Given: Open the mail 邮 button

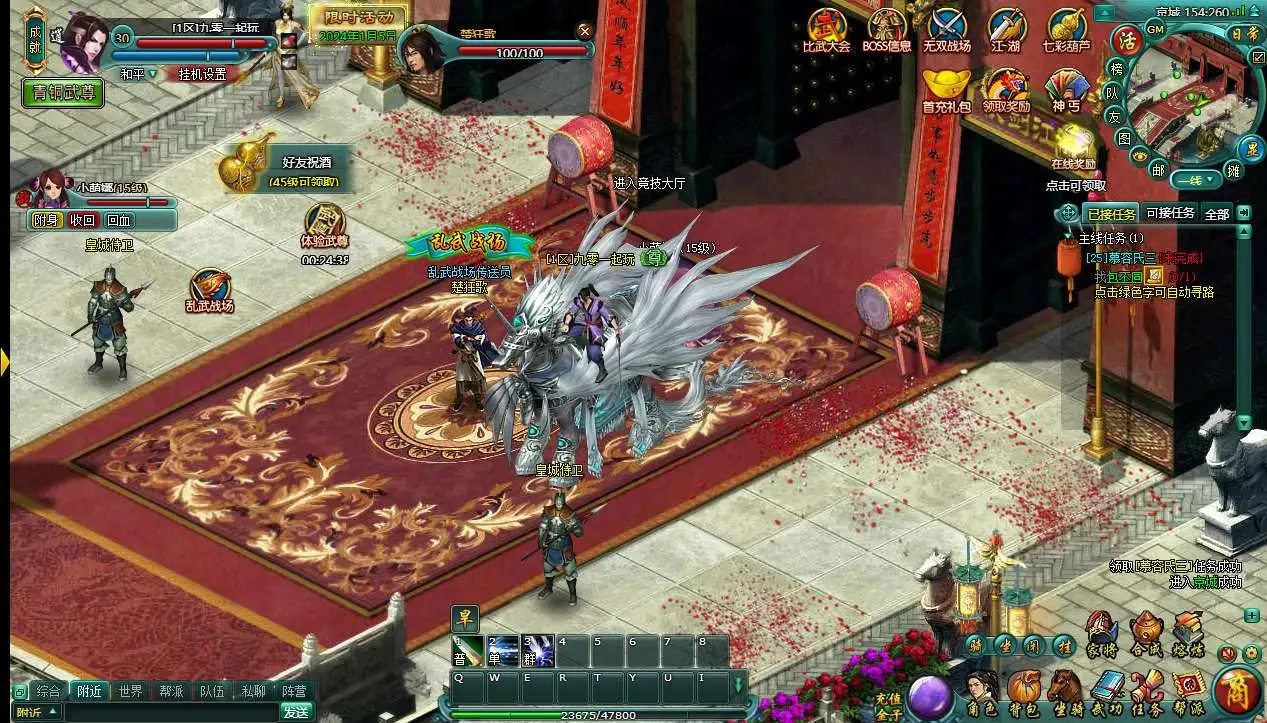Looking at the screenshot, I should pos(1158,170).
